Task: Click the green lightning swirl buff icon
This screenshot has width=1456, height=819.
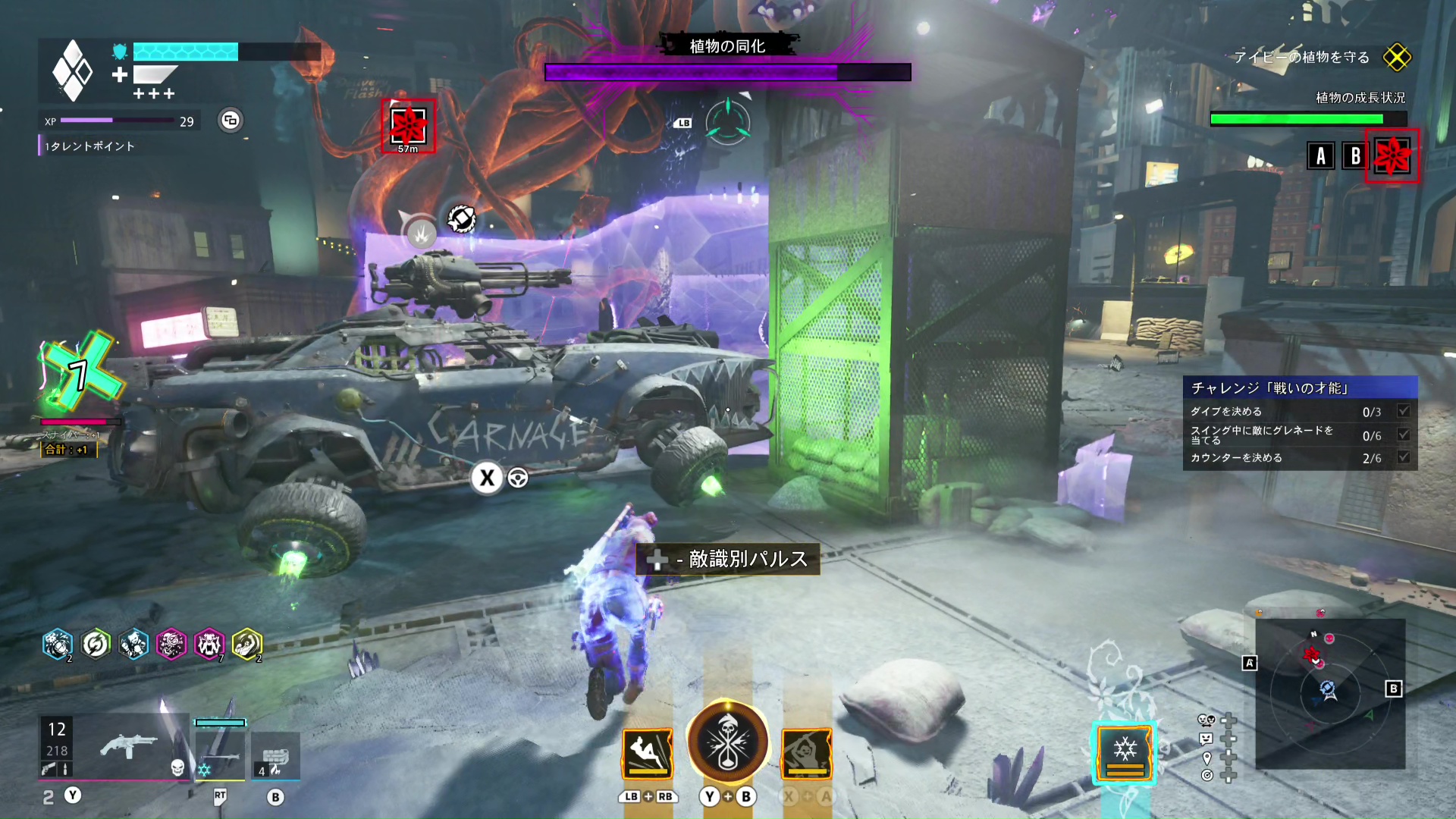Action: (x=96, y=645)
